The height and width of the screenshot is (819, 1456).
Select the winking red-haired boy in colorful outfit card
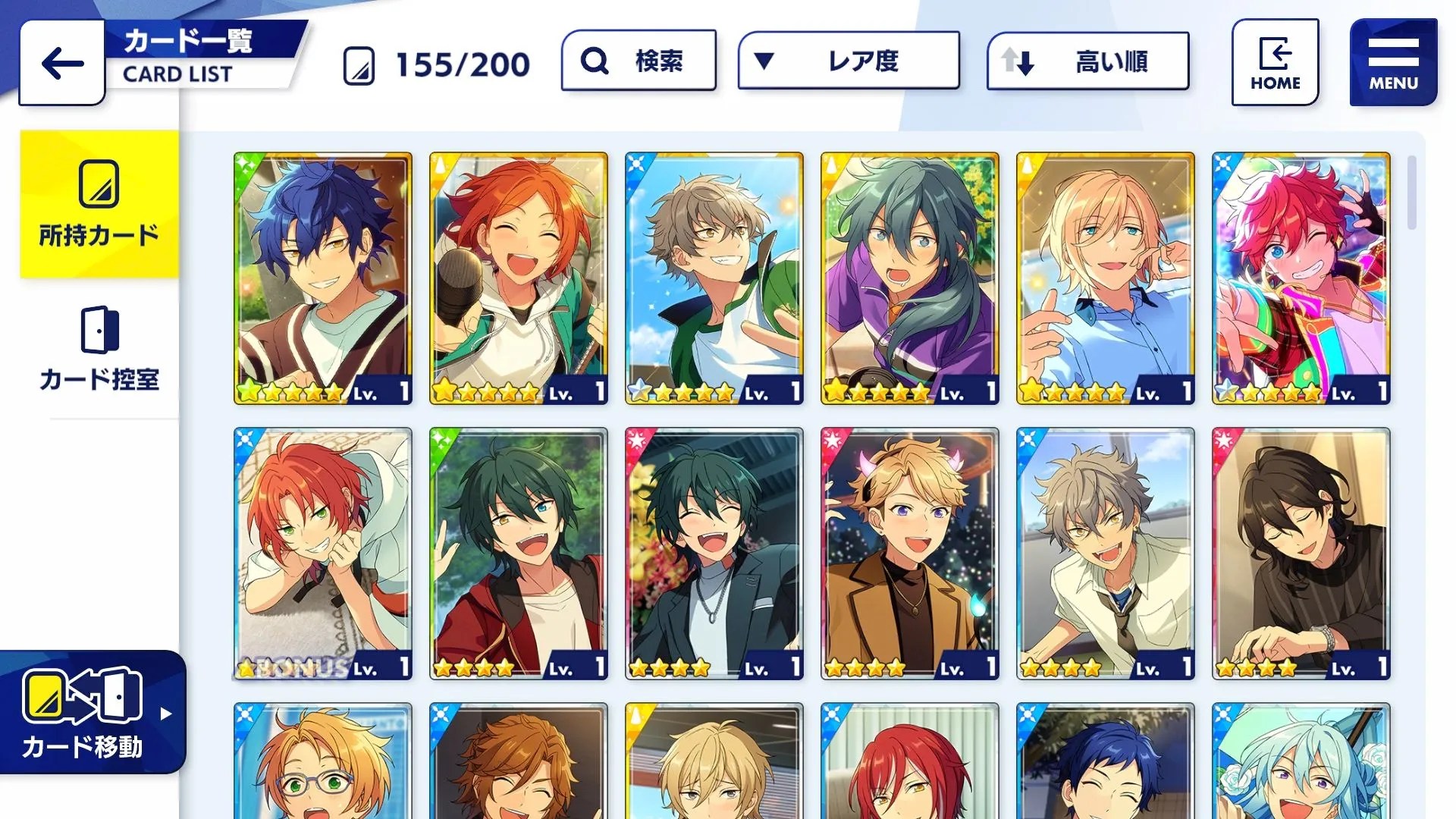[1301, 278]
